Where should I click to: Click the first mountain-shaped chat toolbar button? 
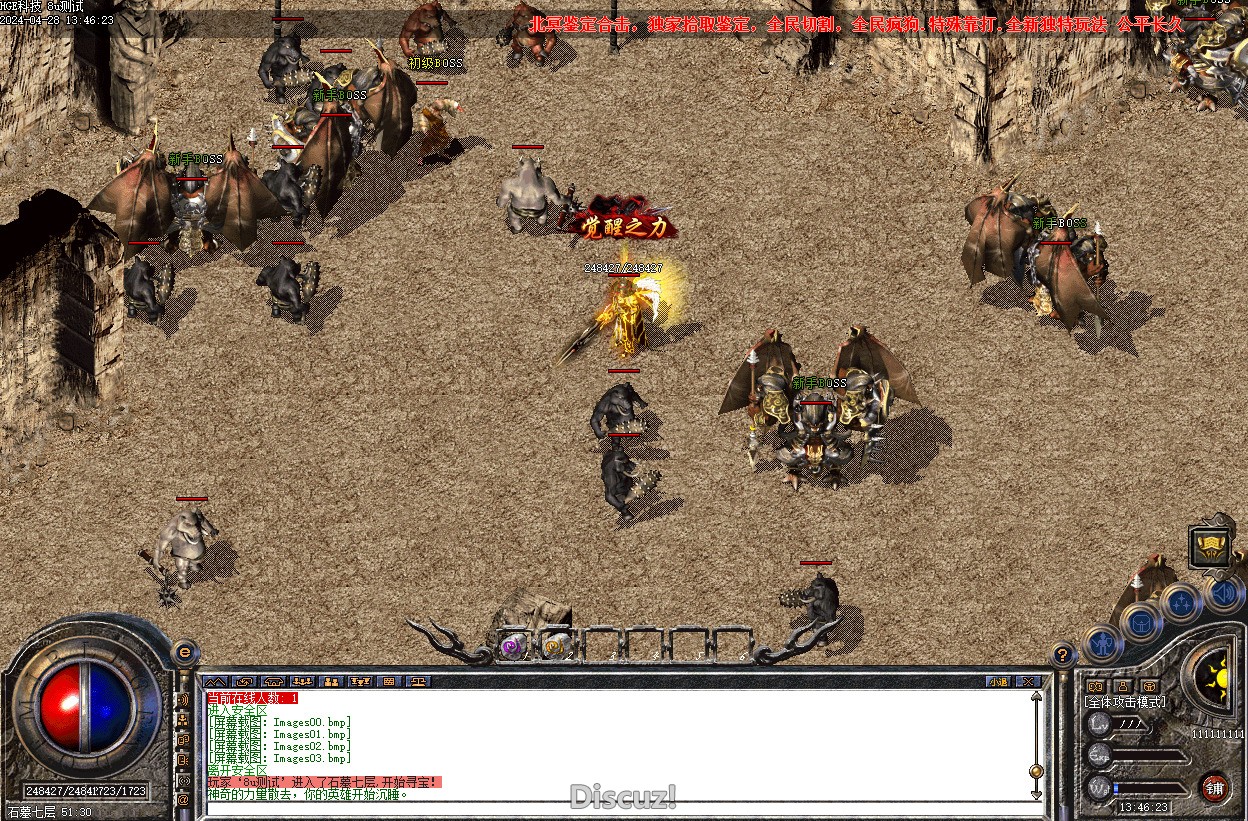(x=215, y=681)
